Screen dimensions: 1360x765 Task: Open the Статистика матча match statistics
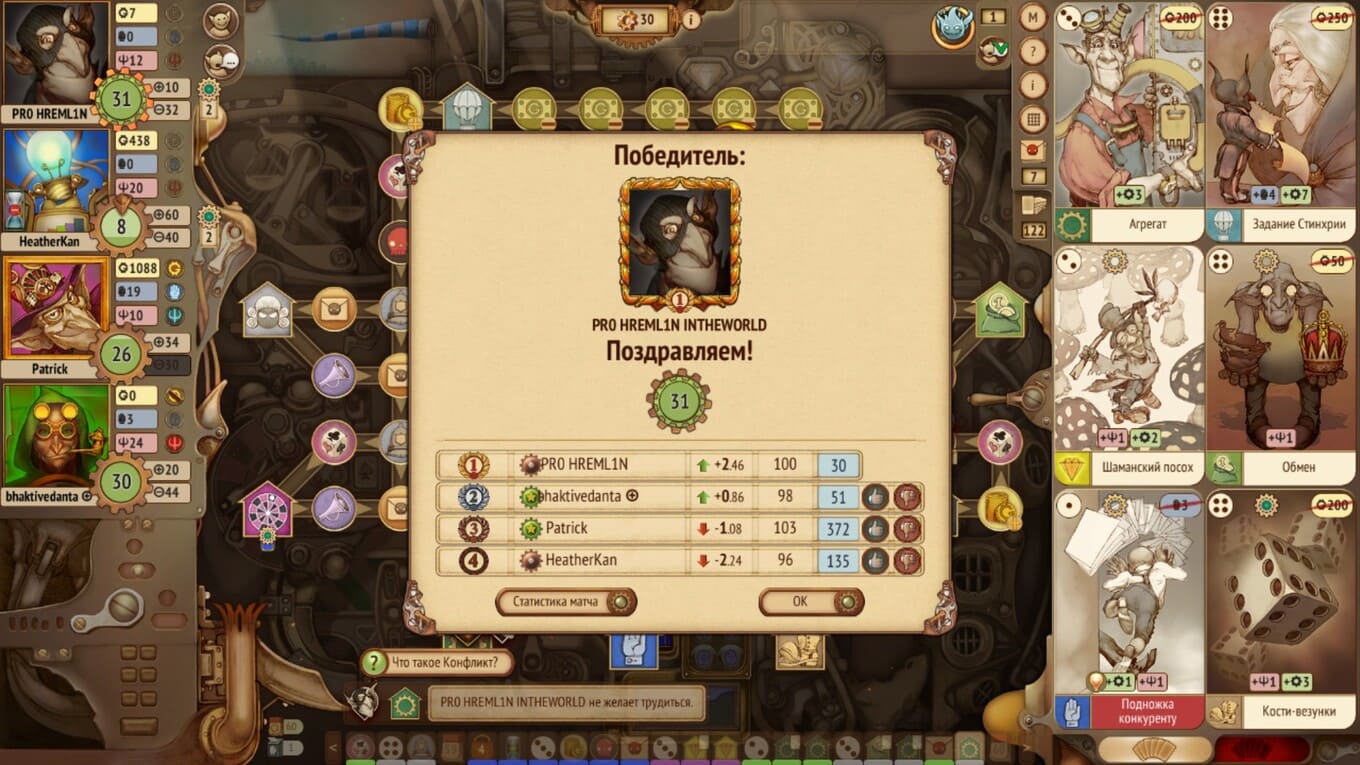point(565,602)
